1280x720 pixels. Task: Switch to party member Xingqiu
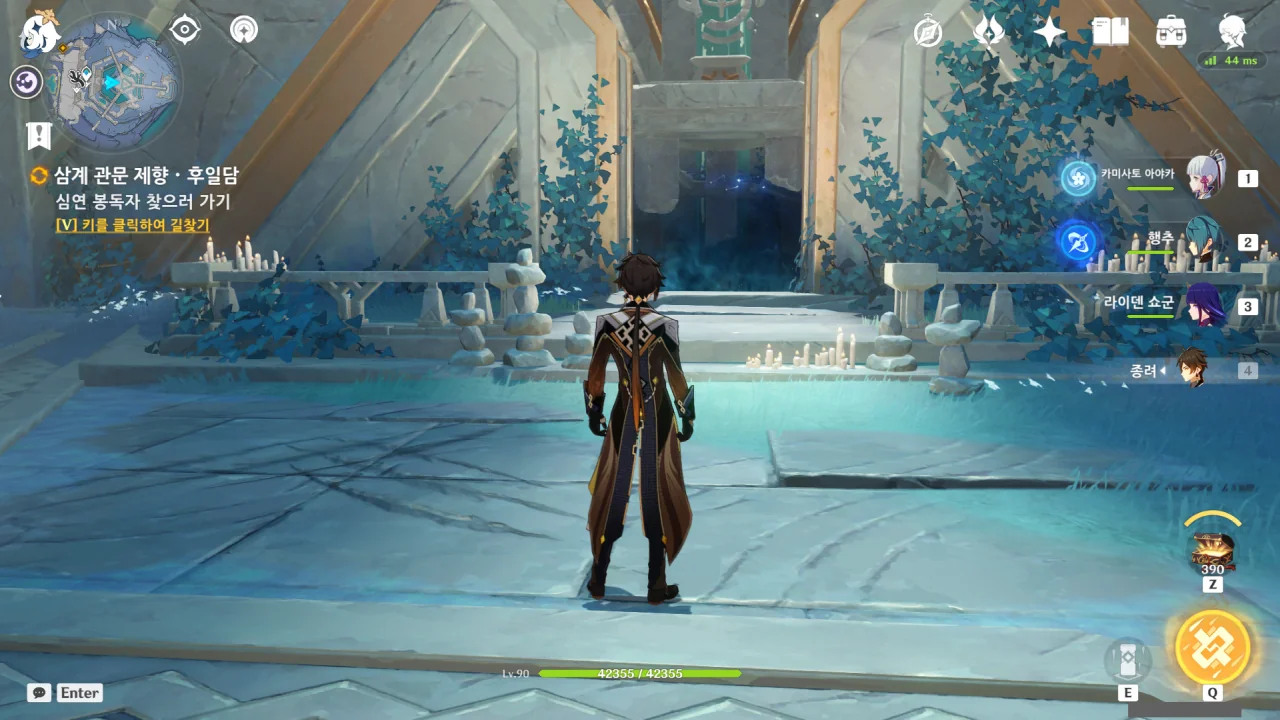(x=1205, y=242)
